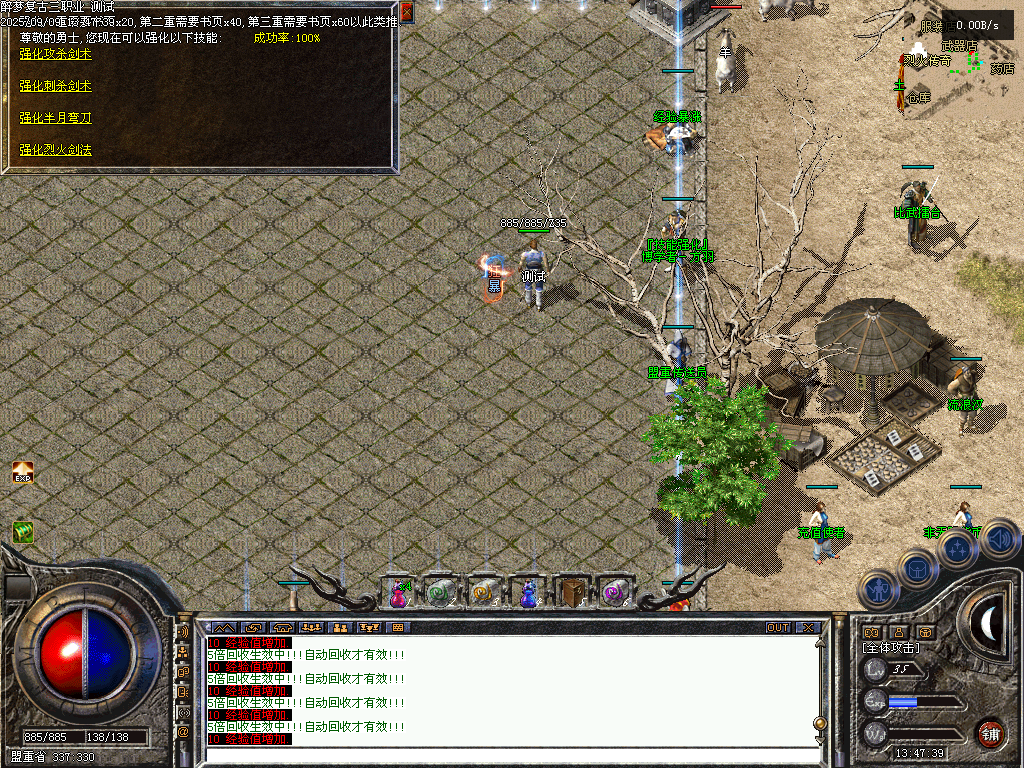
Task: Click the EXP buff icon
Action: click(x=22, y=472)
